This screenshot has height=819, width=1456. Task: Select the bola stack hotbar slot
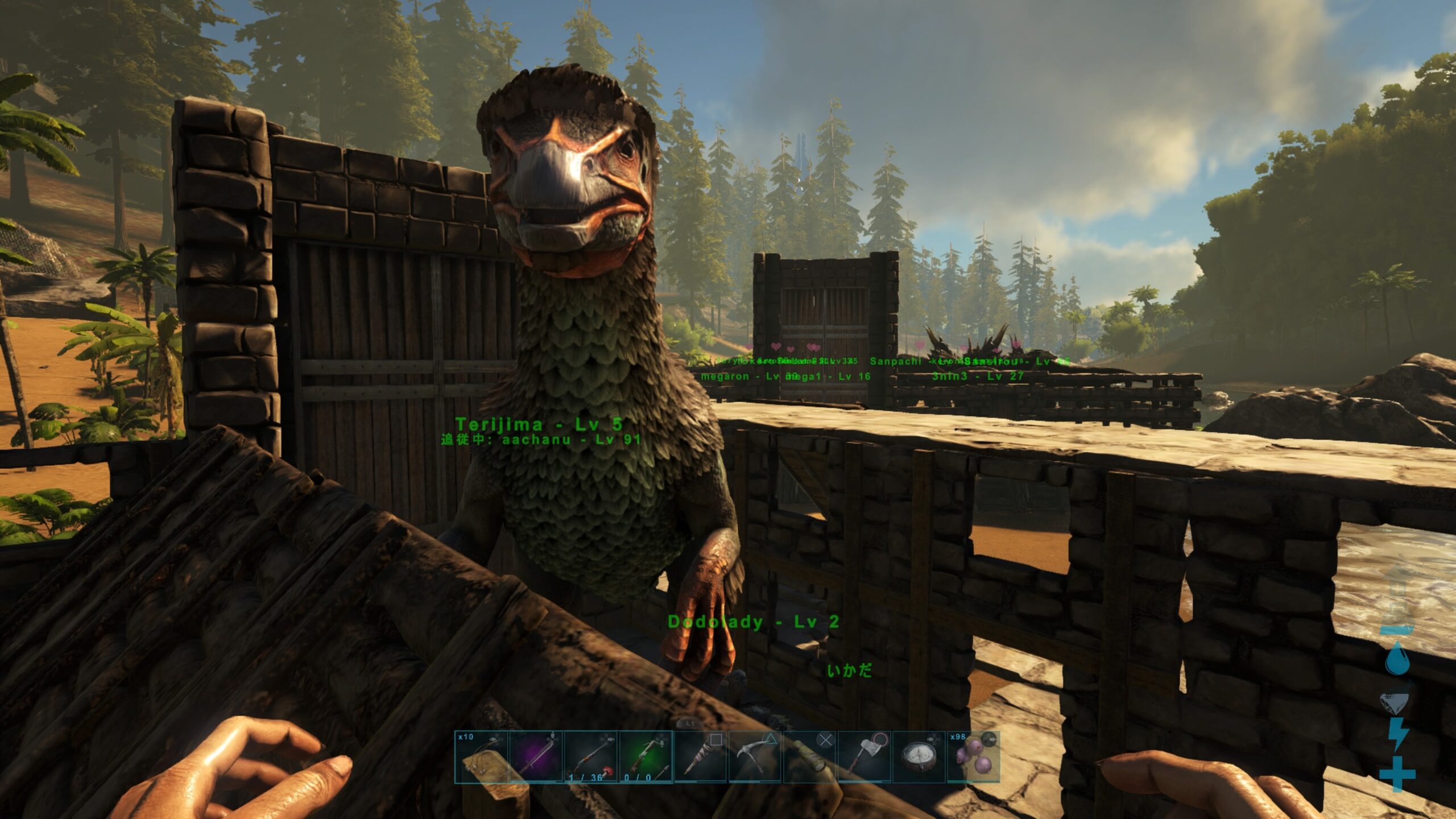481,757
